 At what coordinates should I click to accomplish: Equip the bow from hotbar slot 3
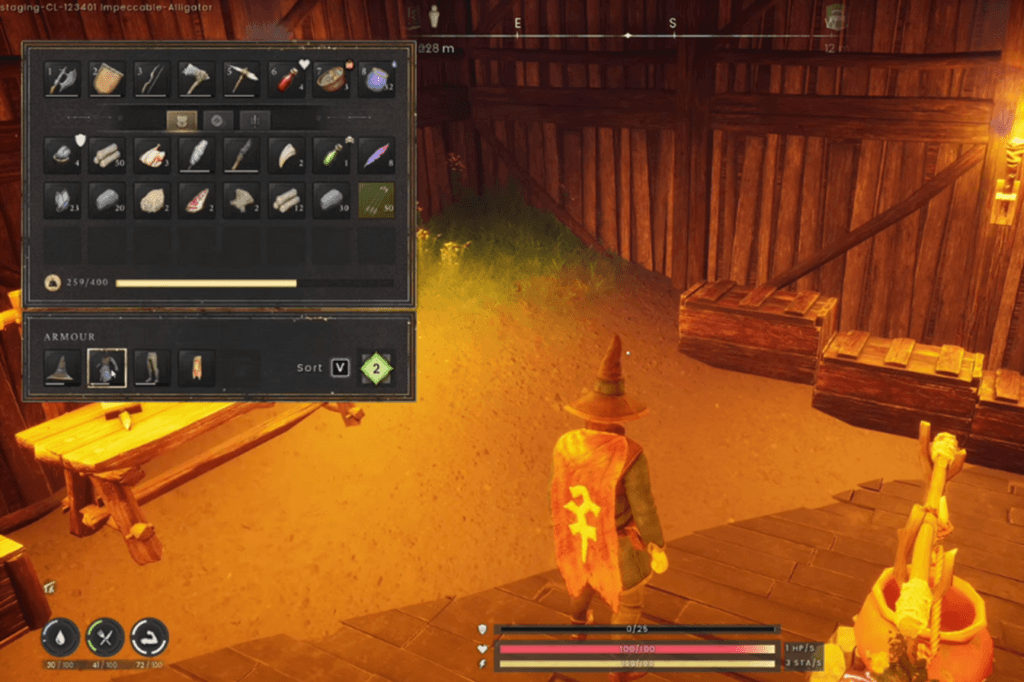click(152, 79)
